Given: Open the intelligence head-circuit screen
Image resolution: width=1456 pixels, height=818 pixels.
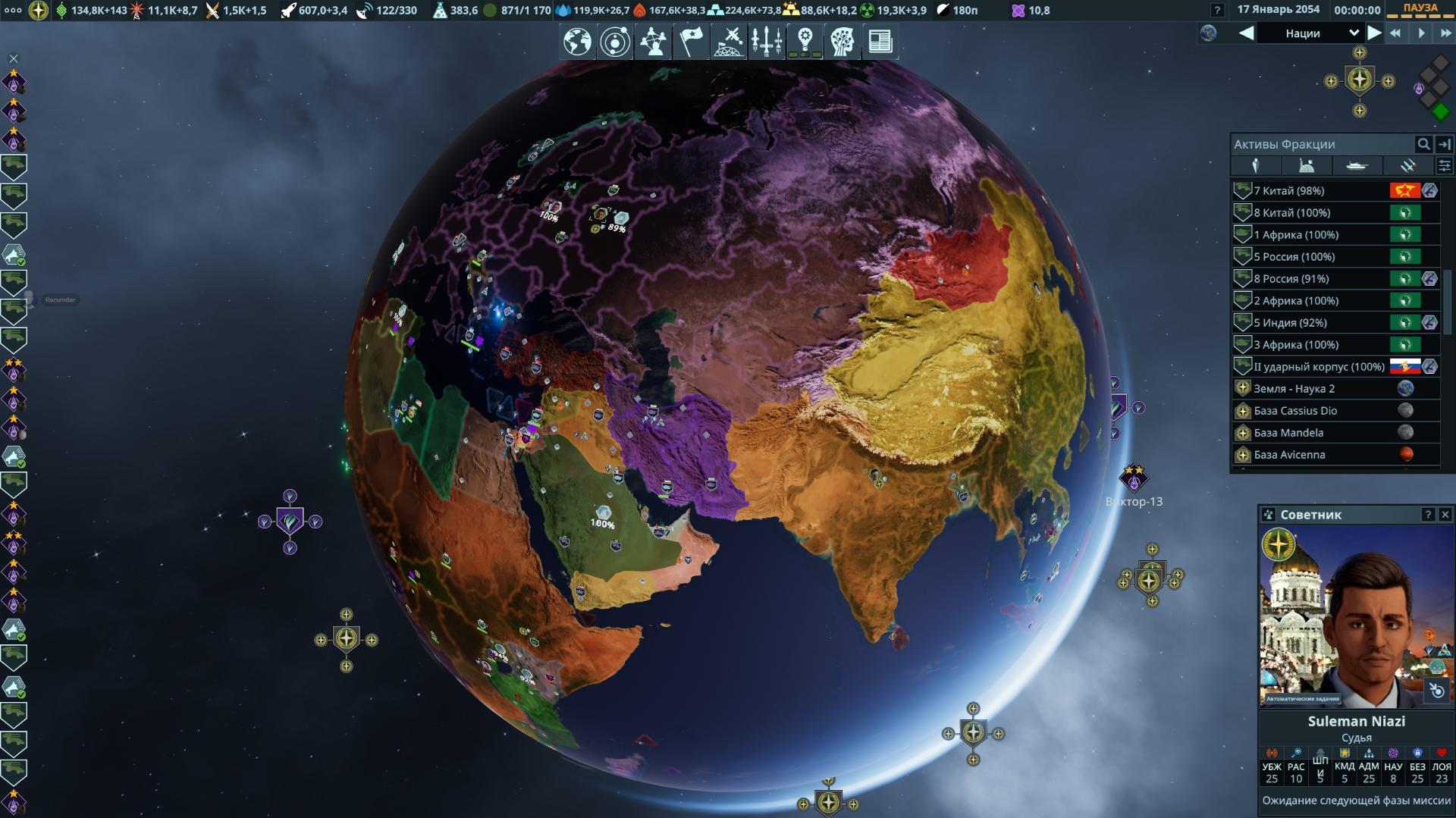Looking at the screenshot, I should coord(843,42).
